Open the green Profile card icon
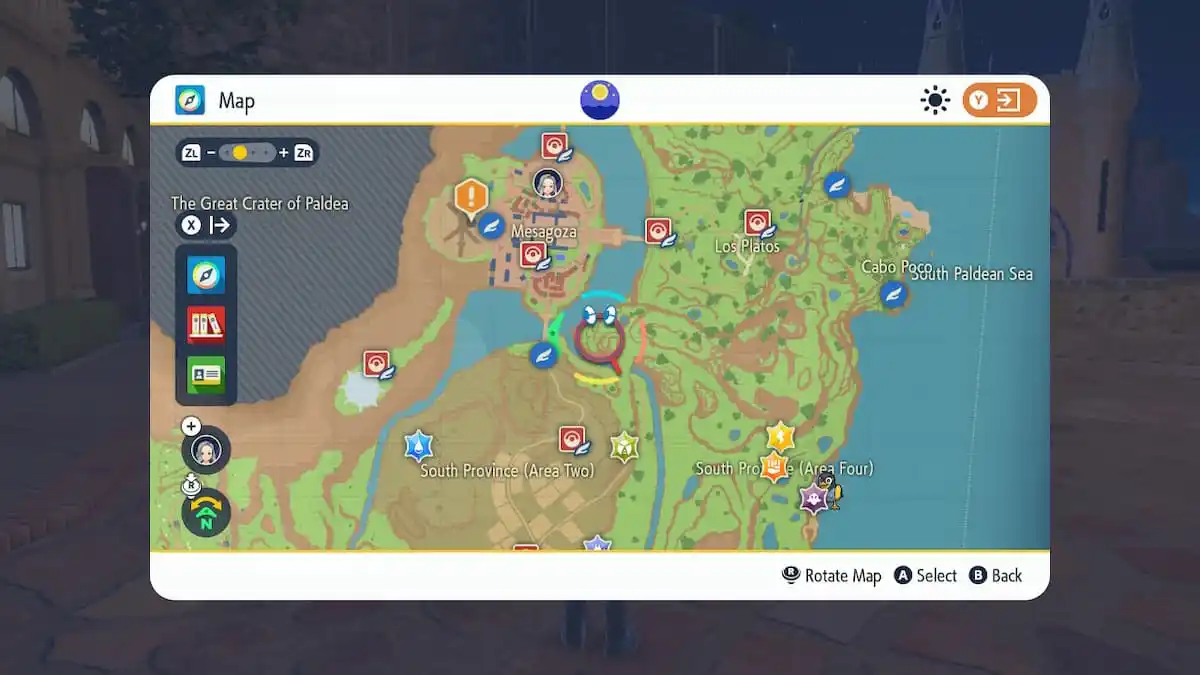The image size is (1200, 675). click(x=206, y=374)
